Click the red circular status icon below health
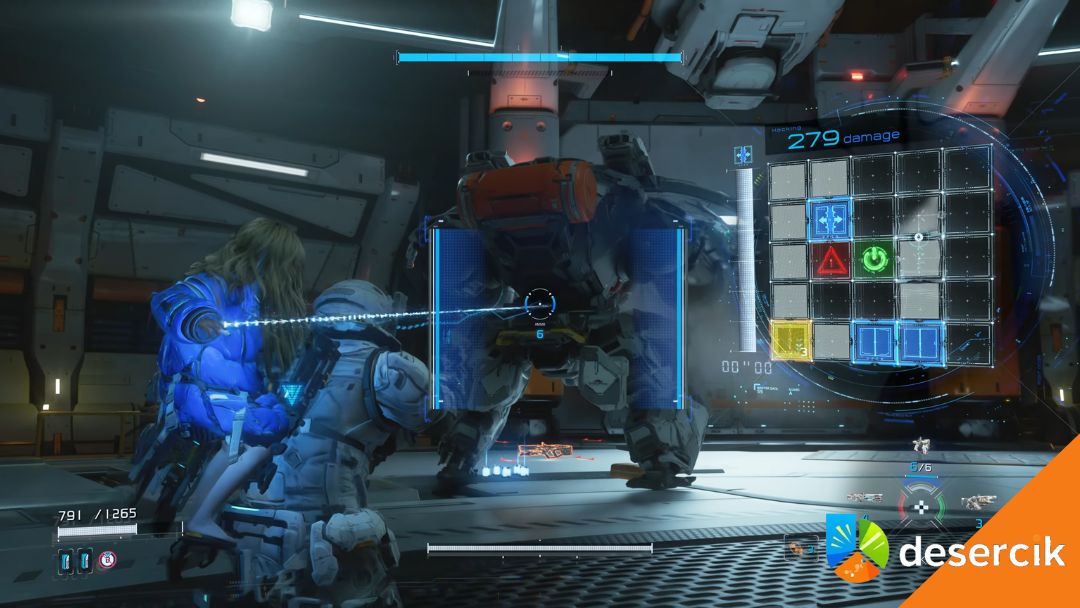 point(106,561)
